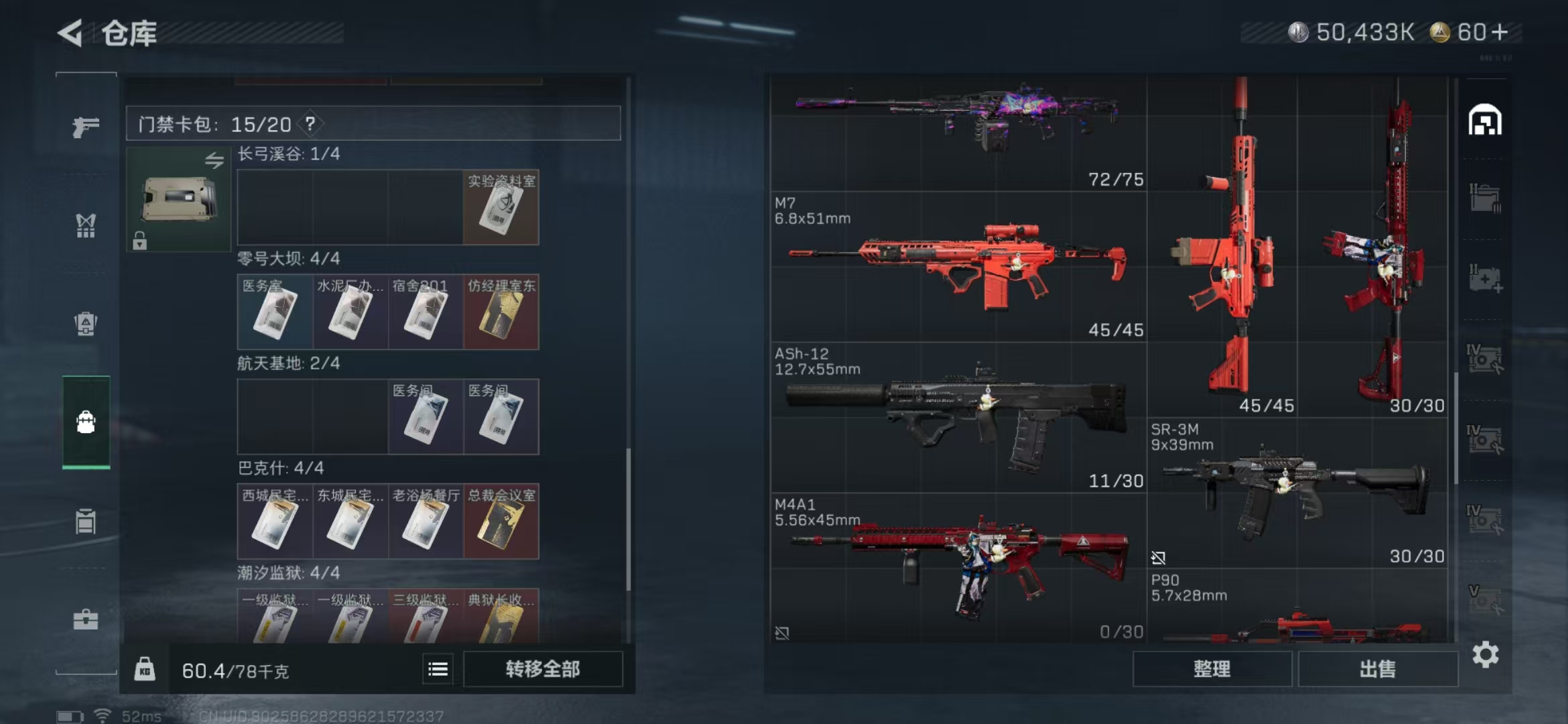The width and height of the screenshot is (1568, 724).
Task: Go back using the warehouse back arrow
Action: pos(70,33)
